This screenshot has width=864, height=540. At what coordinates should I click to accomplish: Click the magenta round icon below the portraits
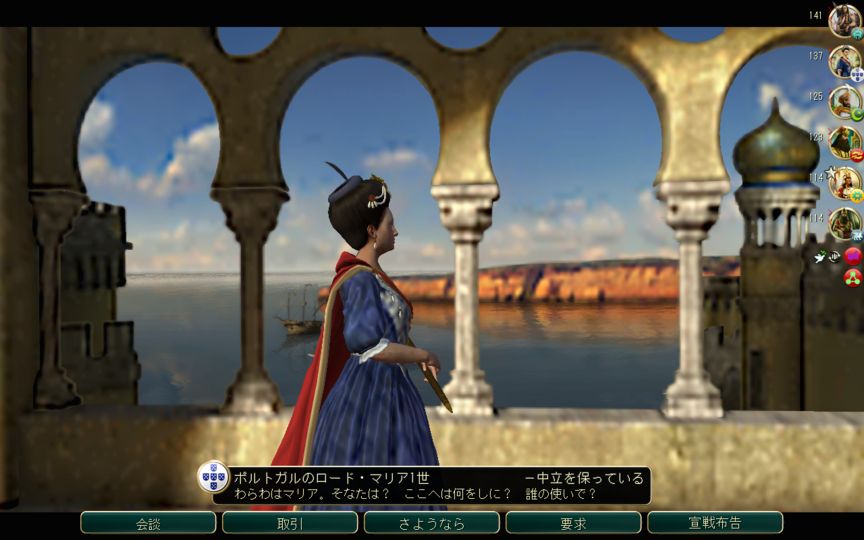tap(853, 256)
